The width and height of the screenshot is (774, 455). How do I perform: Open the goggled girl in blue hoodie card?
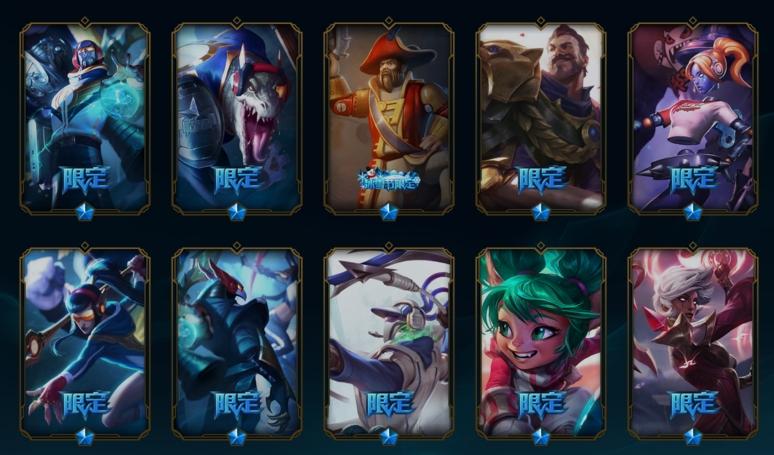pos(85,342)
